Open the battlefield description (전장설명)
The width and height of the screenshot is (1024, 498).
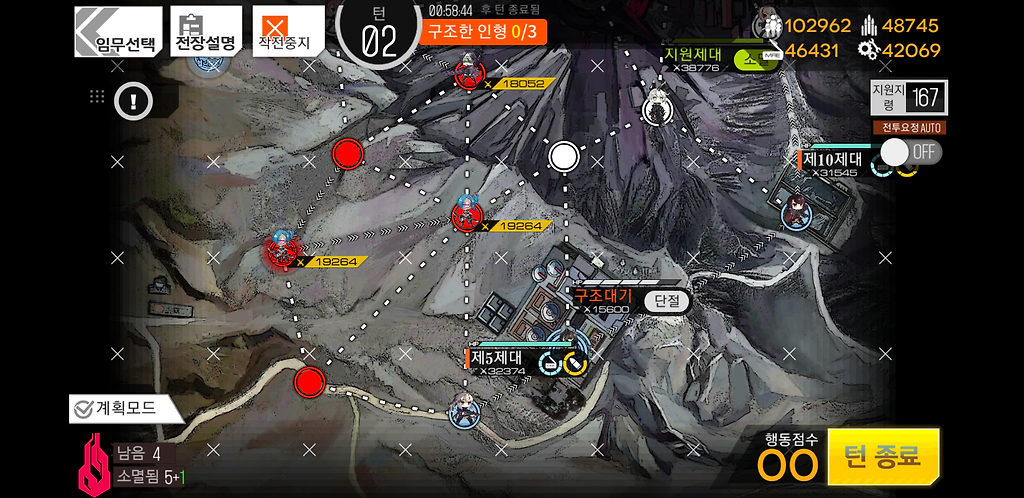[x=205, y=31]
